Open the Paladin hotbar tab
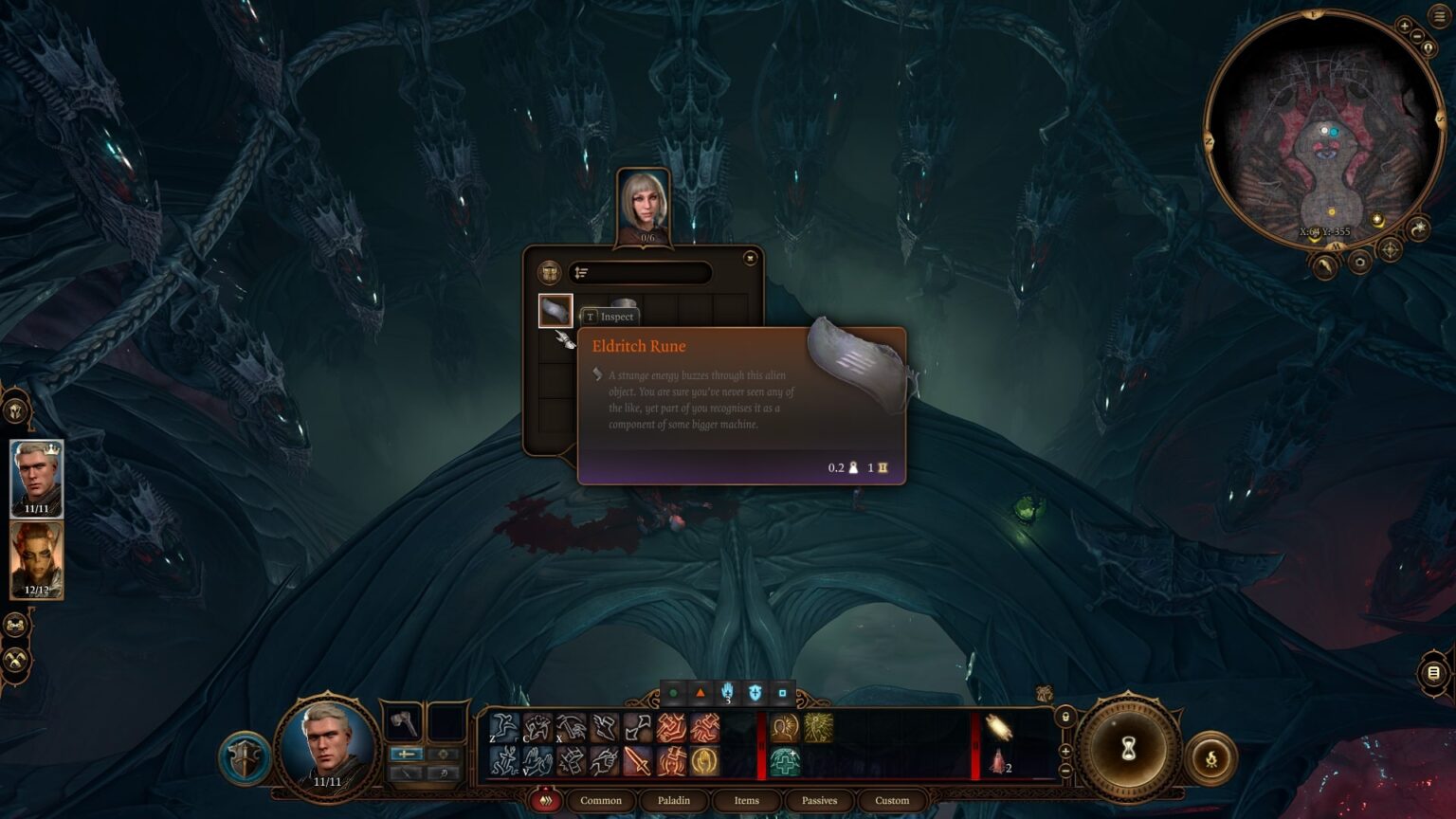Image resolution: width=1456 pixels, height=819 pixels. (x=674, y=800)
